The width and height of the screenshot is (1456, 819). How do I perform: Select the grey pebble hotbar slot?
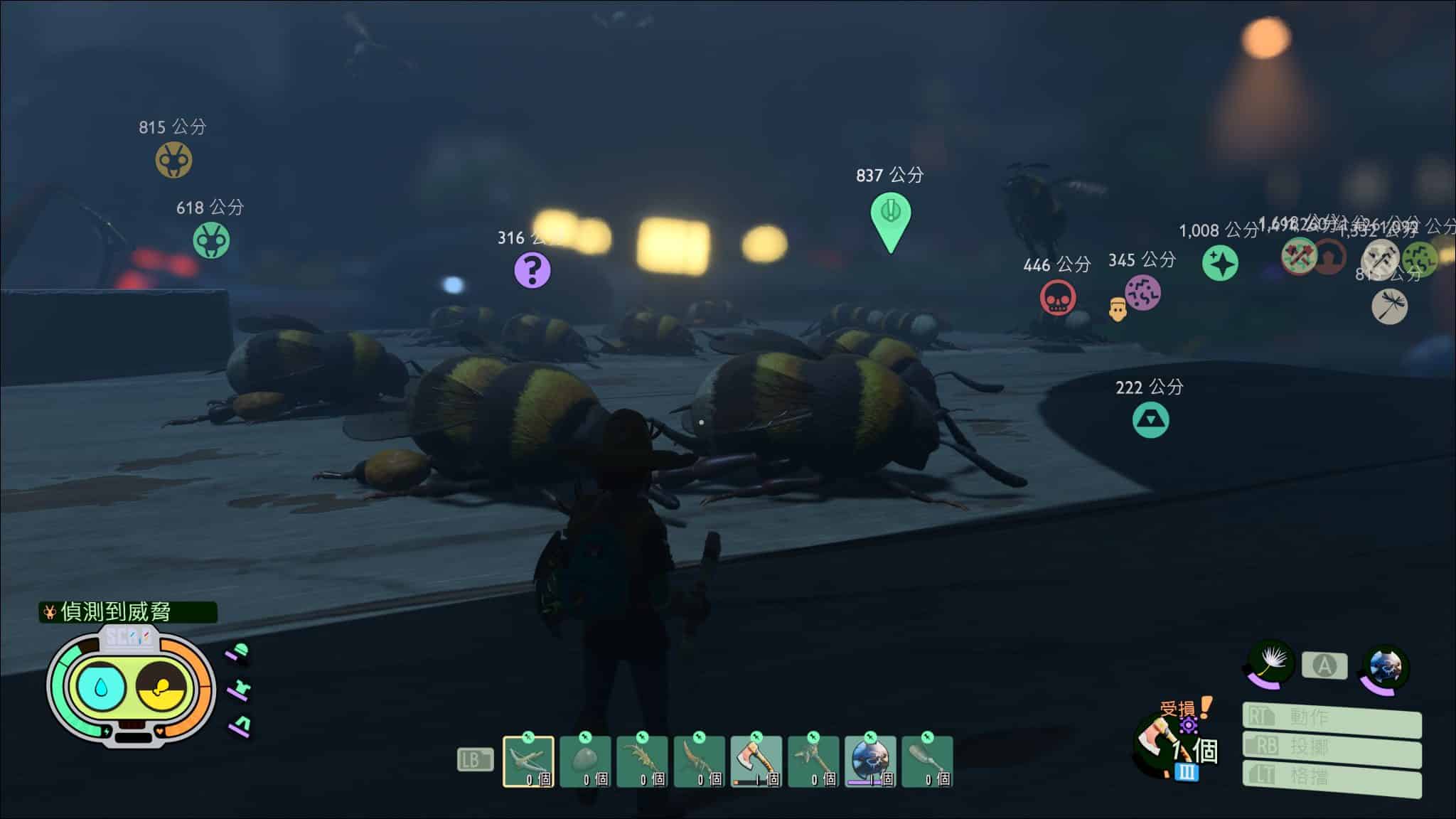pyautogui.click(x=585, y=761)
